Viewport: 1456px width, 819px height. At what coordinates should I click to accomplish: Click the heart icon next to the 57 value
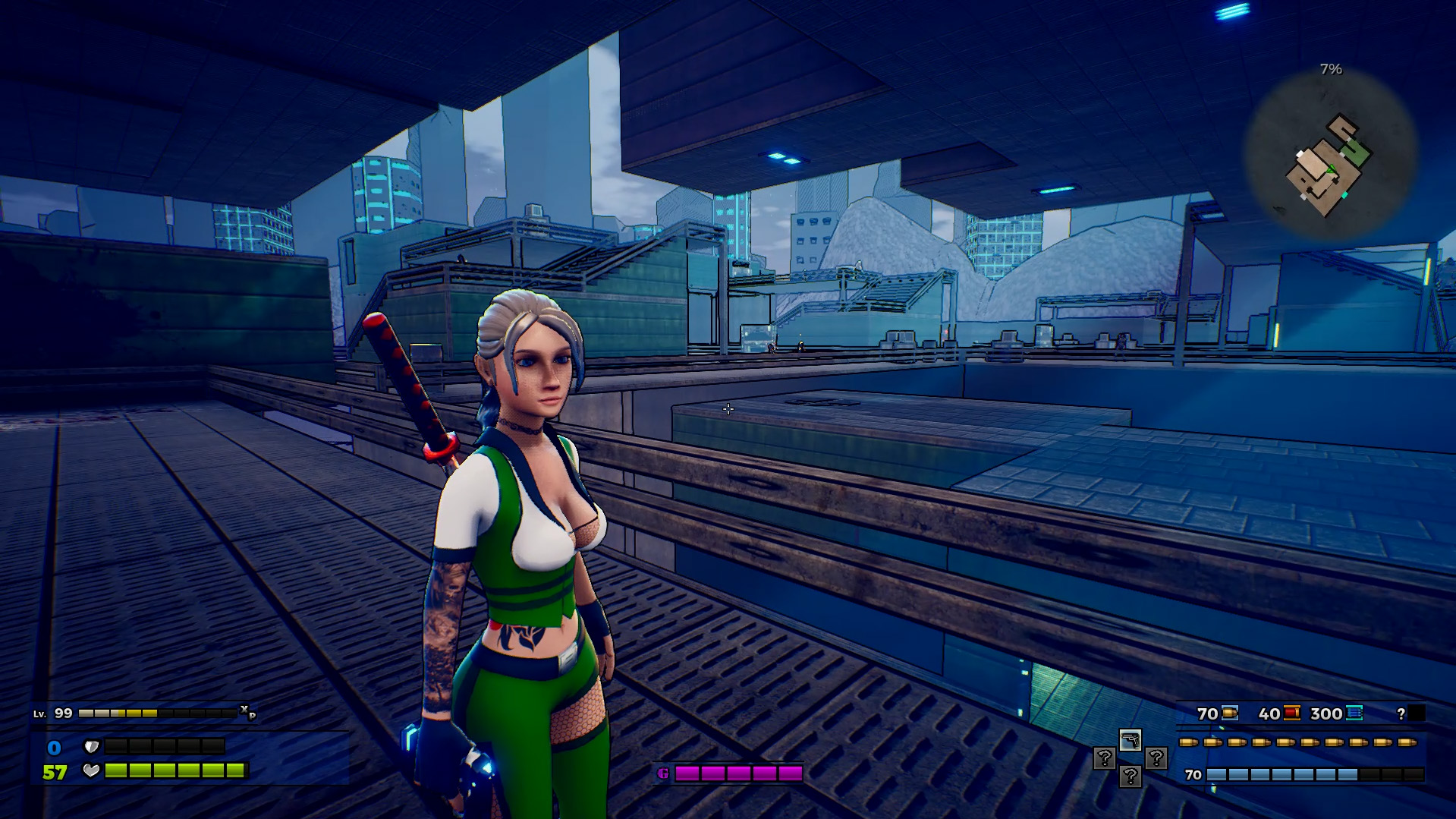[x=92, y=772]
